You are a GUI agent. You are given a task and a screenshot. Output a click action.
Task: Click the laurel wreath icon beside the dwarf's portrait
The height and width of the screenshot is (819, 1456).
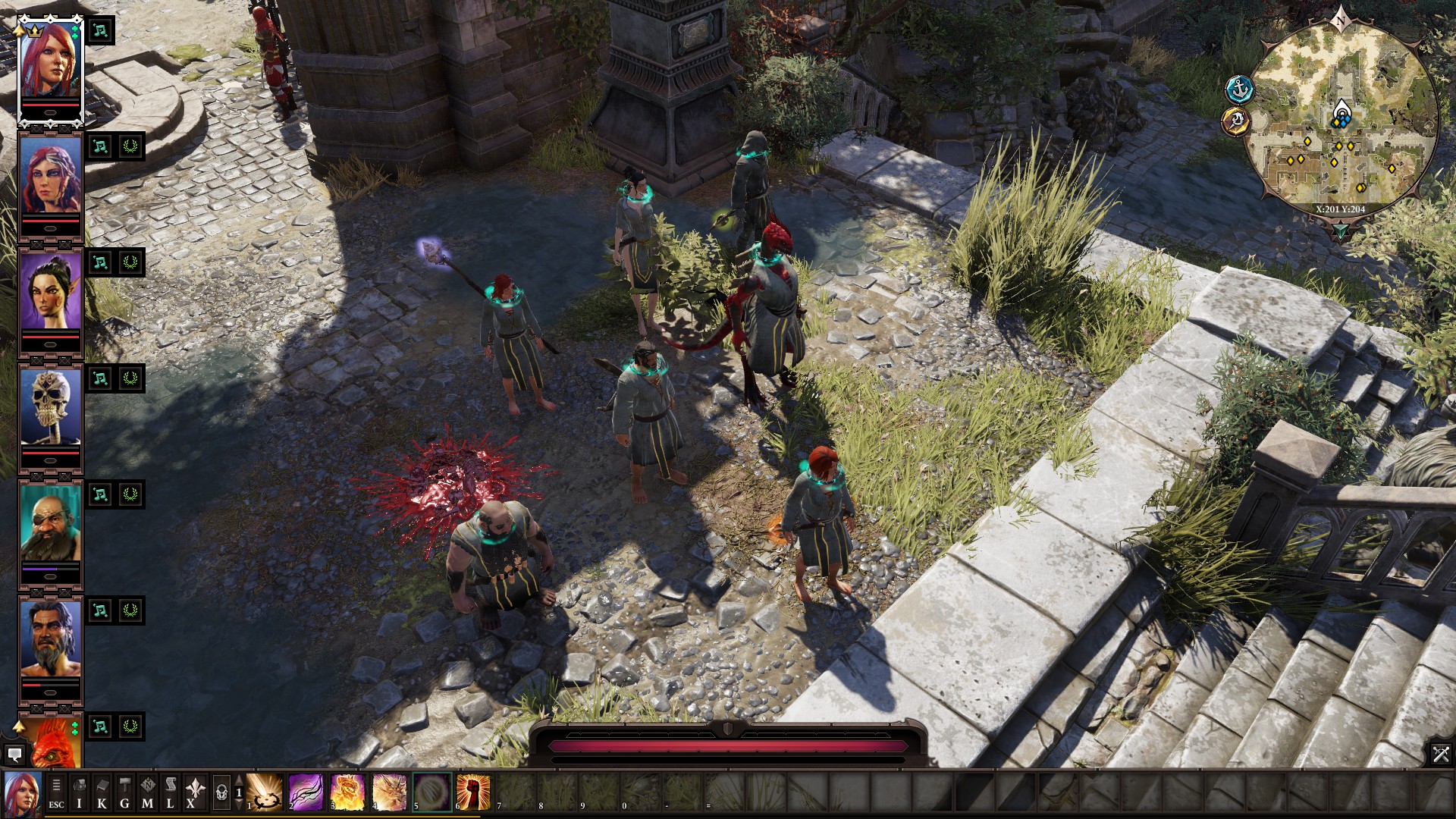[129, 493]
